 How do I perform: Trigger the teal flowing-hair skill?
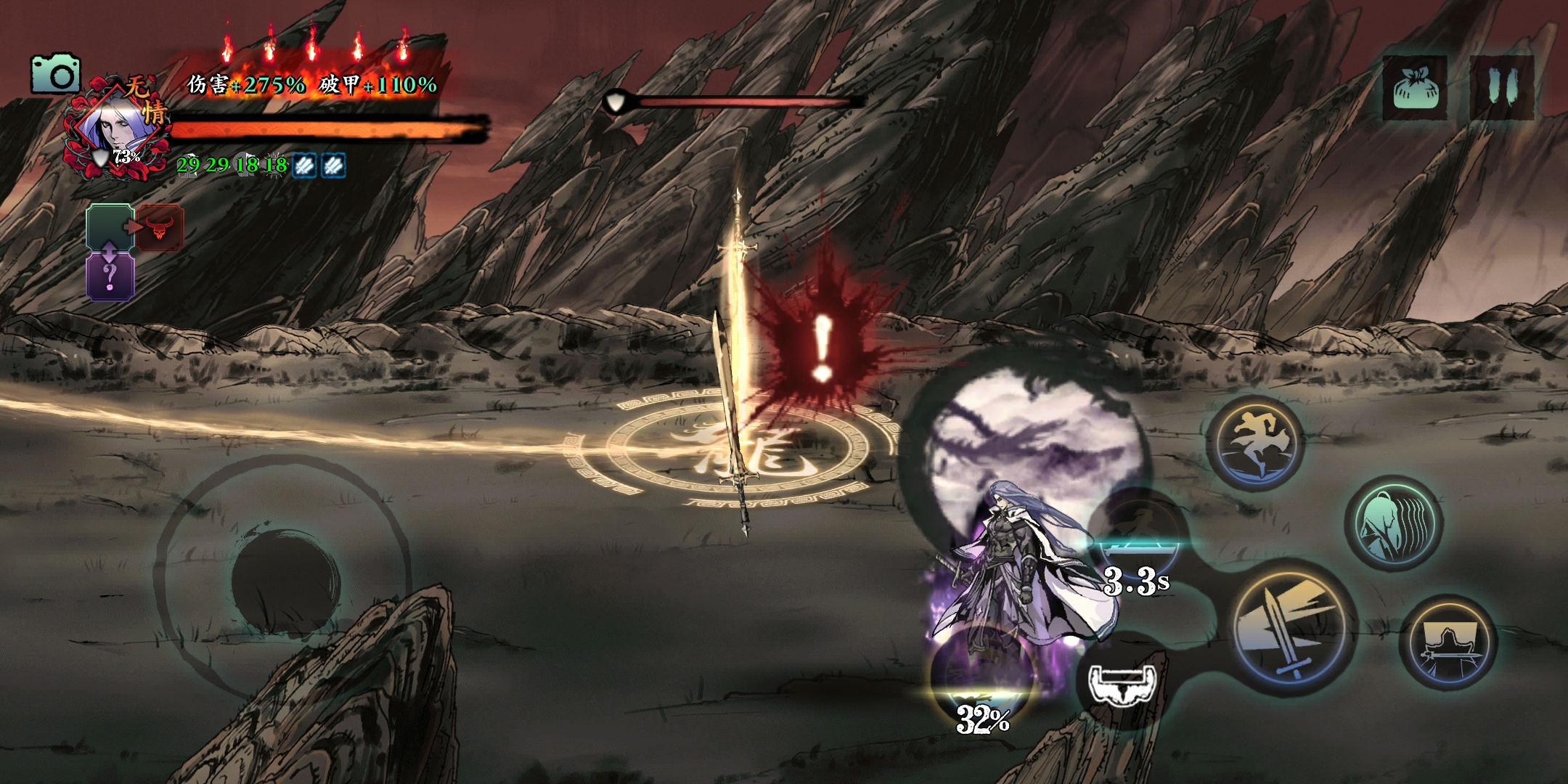pyautogui.click(x=1394, y=523)
